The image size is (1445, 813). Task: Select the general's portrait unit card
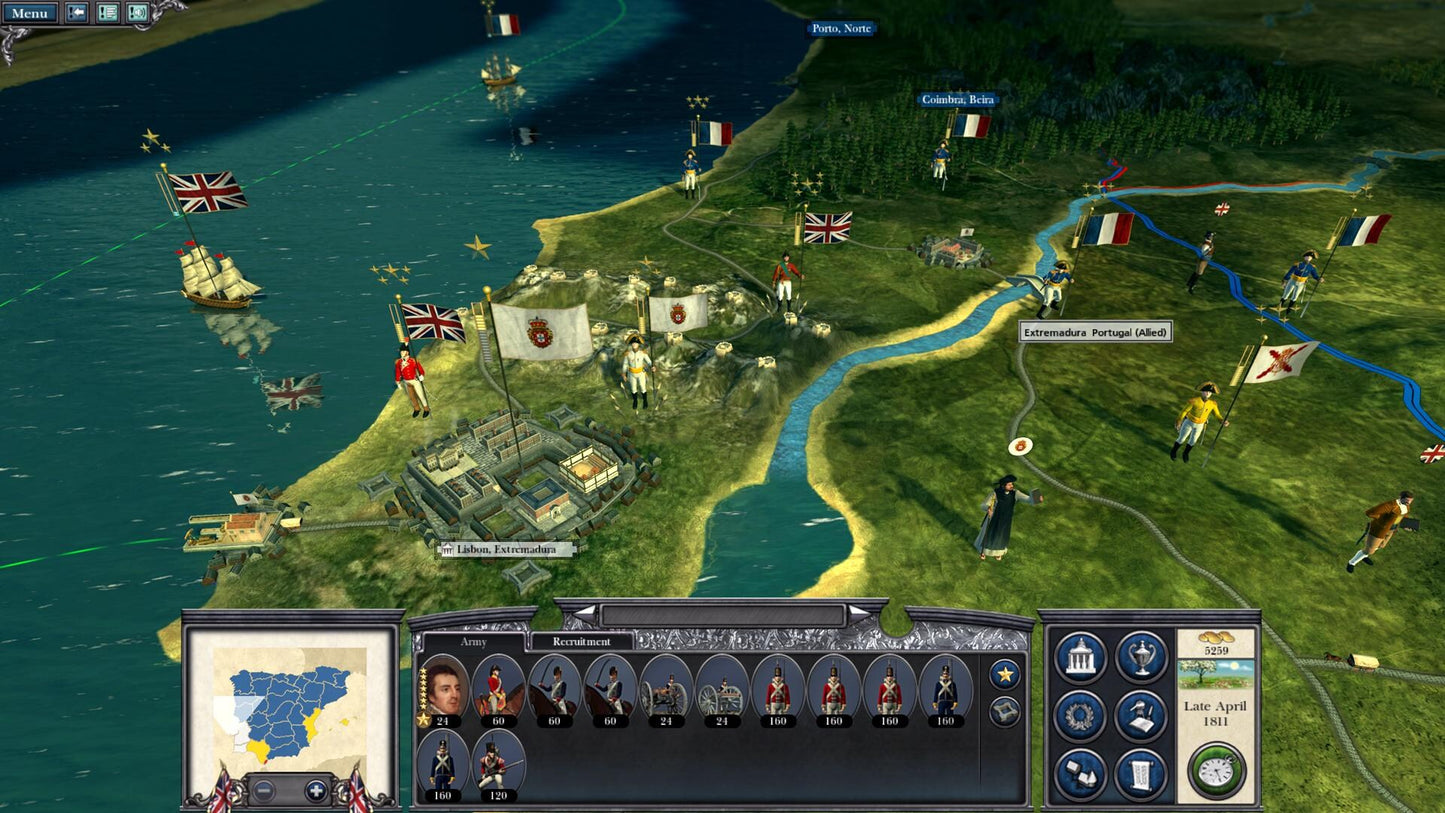coord(443,690)
